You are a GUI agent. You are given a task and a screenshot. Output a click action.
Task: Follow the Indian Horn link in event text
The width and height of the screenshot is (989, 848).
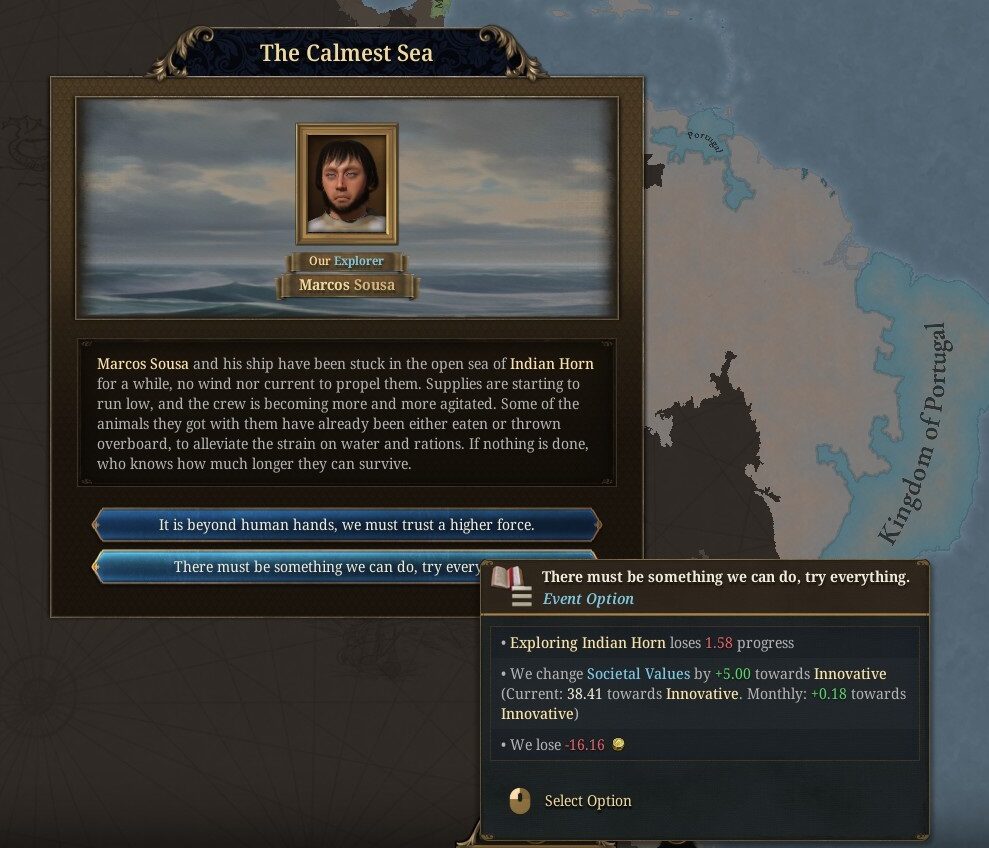(x=552, y=364)
